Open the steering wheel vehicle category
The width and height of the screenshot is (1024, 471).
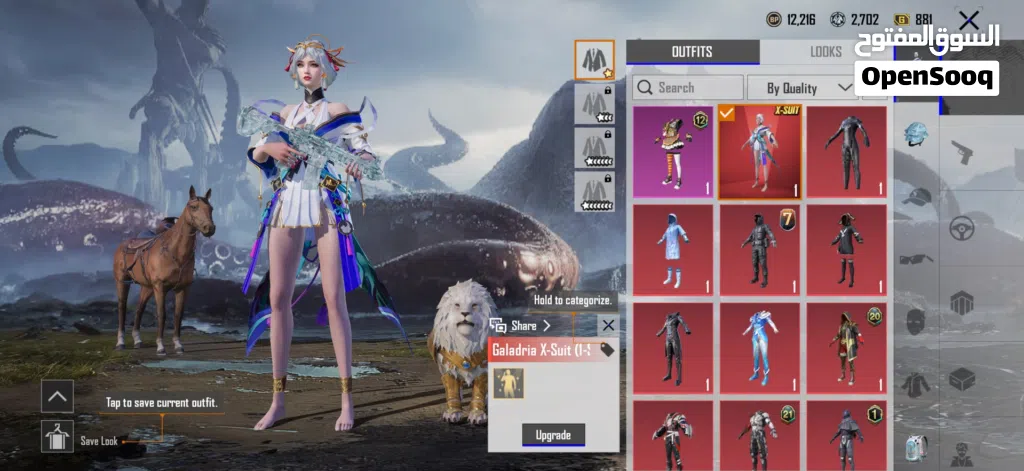[x=961, y=227]
